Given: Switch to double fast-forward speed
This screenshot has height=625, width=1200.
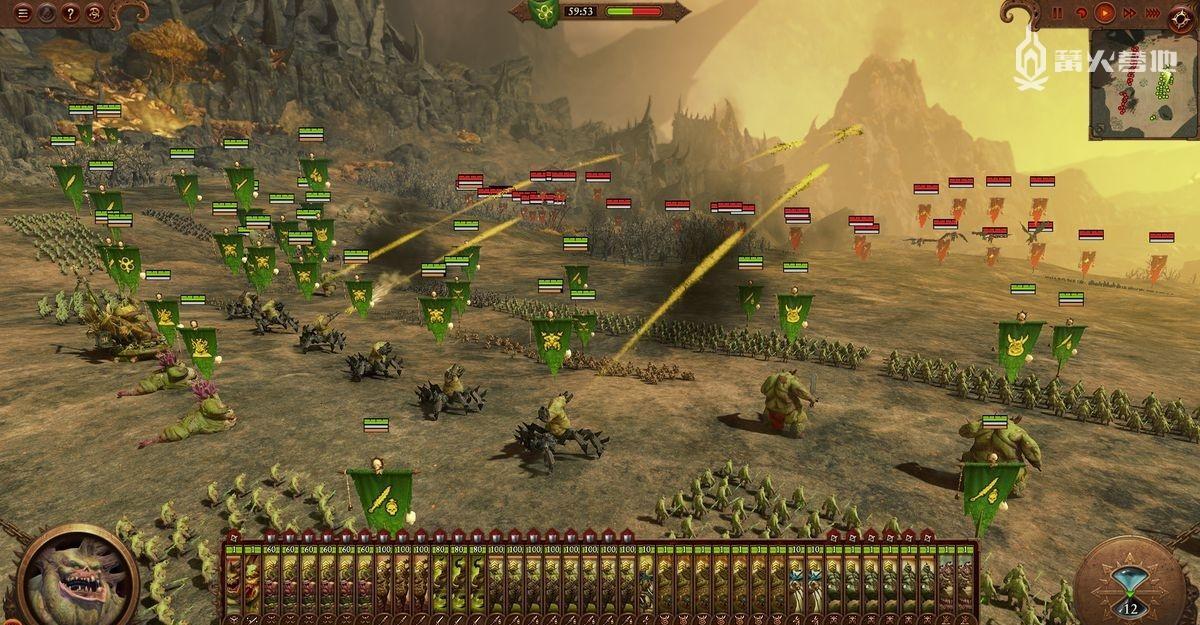Looking at the screenshot, I should pos(1130,13).
